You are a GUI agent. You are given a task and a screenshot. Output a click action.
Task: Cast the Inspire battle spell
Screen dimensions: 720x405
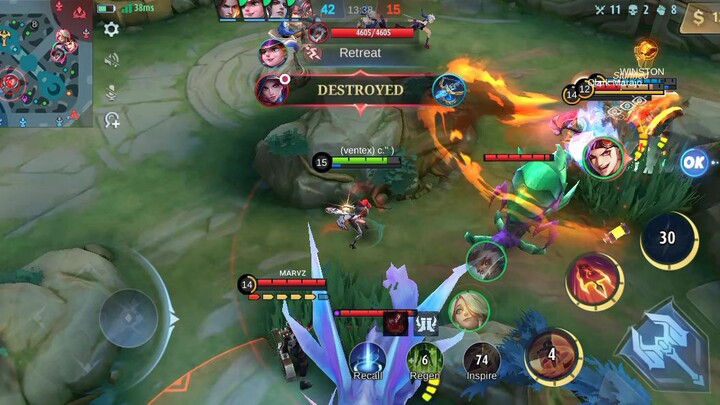482,359
